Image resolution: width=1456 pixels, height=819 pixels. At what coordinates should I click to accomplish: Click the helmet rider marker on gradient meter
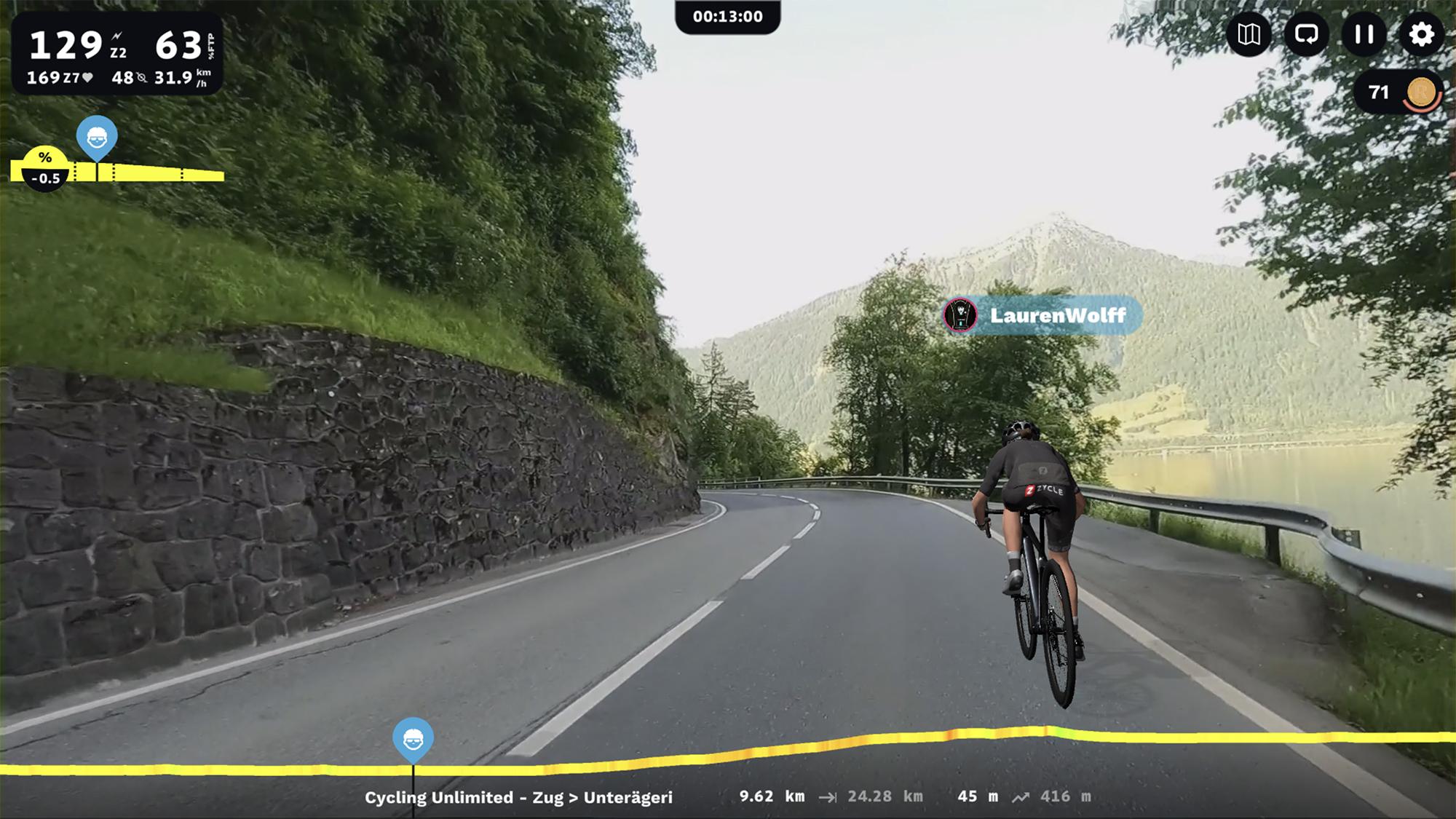(x=97, y=140)
